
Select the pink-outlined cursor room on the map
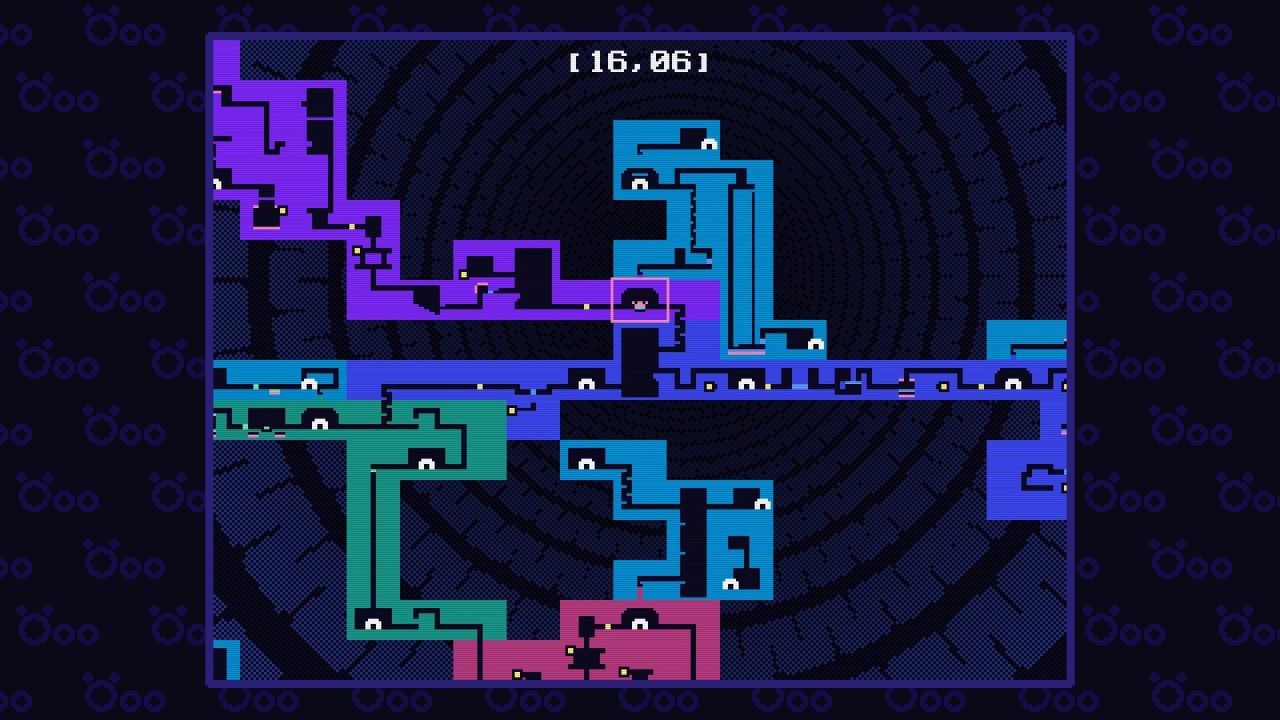(640, 300)
